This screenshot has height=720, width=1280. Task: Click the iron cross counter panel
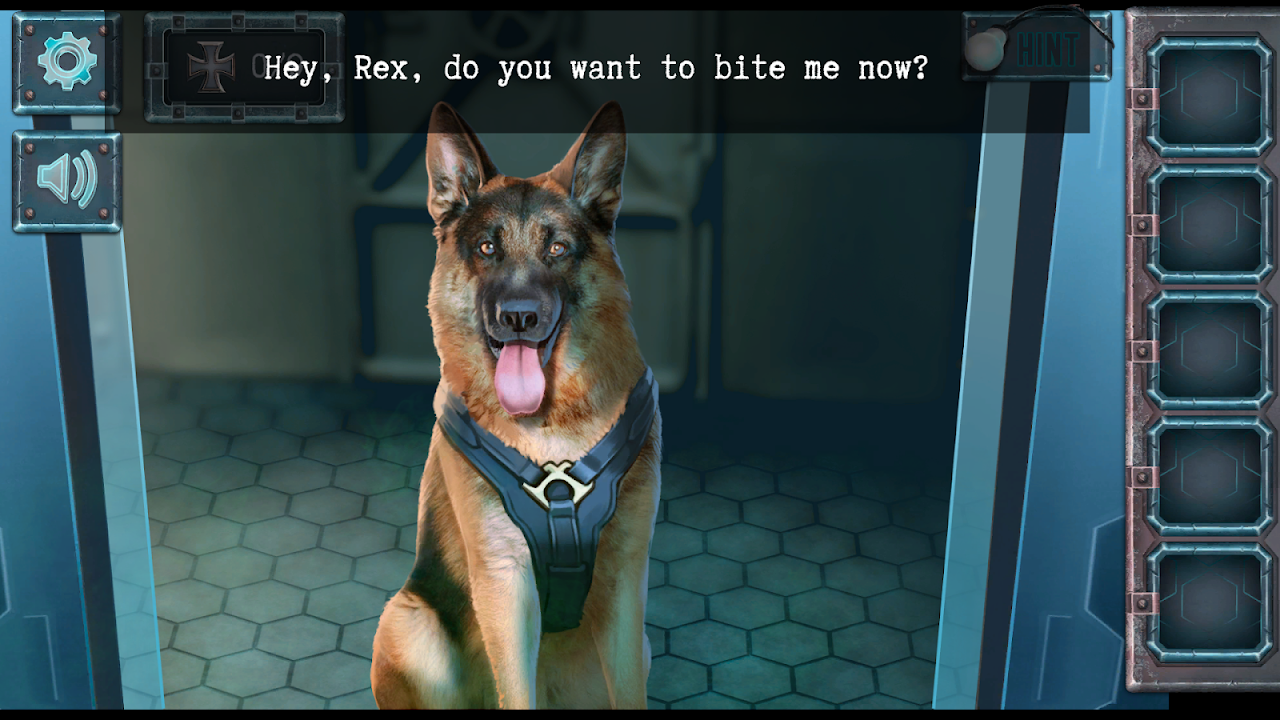[x=244, y=66]
